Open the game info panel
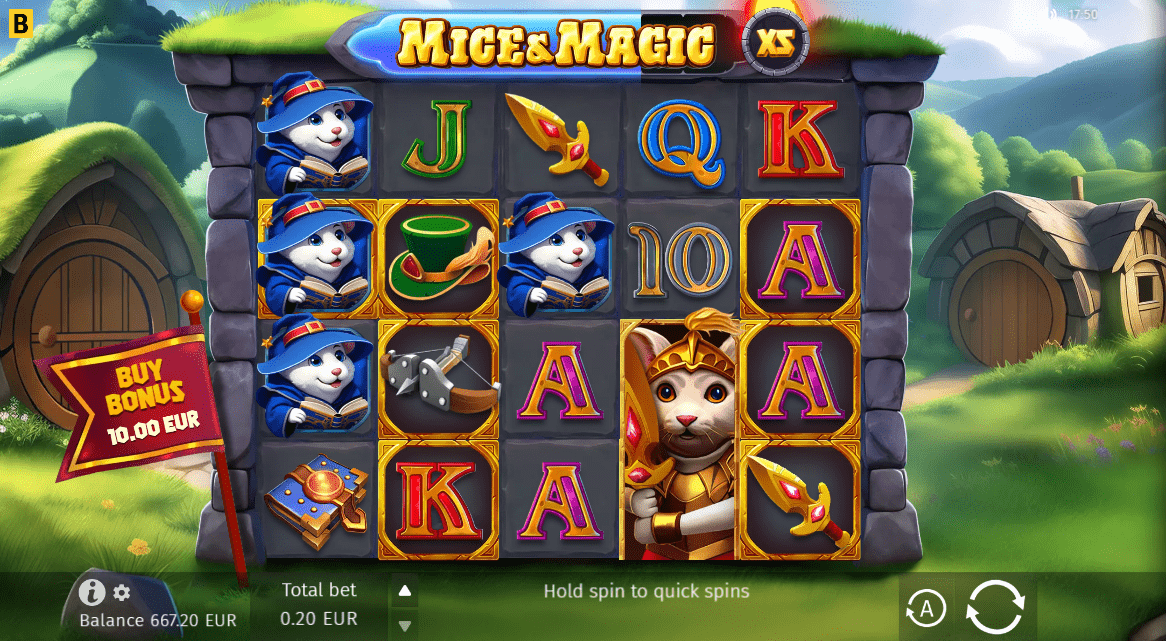 pos(92,593)
